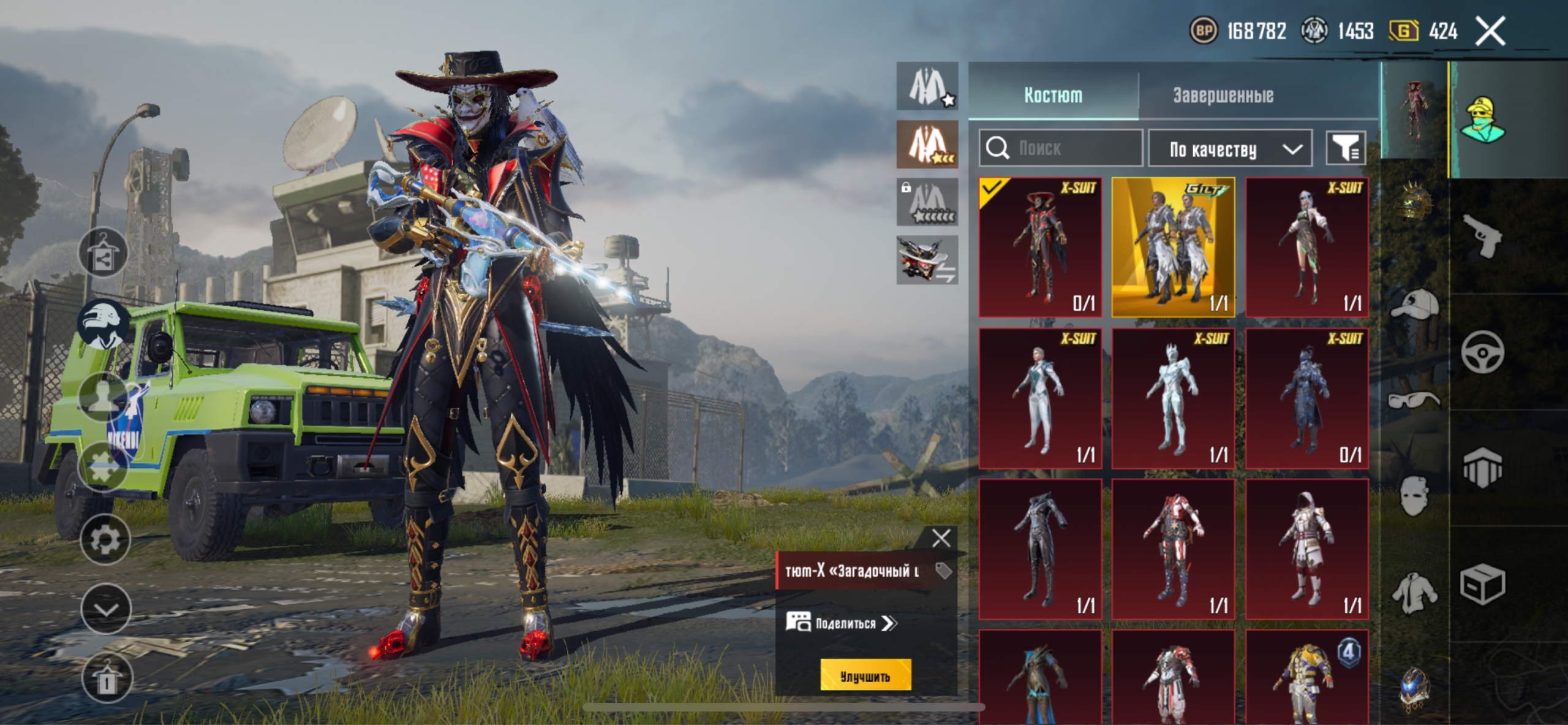Close the outfit info popup
The image size is (1568, 725).
coord(941,538)
